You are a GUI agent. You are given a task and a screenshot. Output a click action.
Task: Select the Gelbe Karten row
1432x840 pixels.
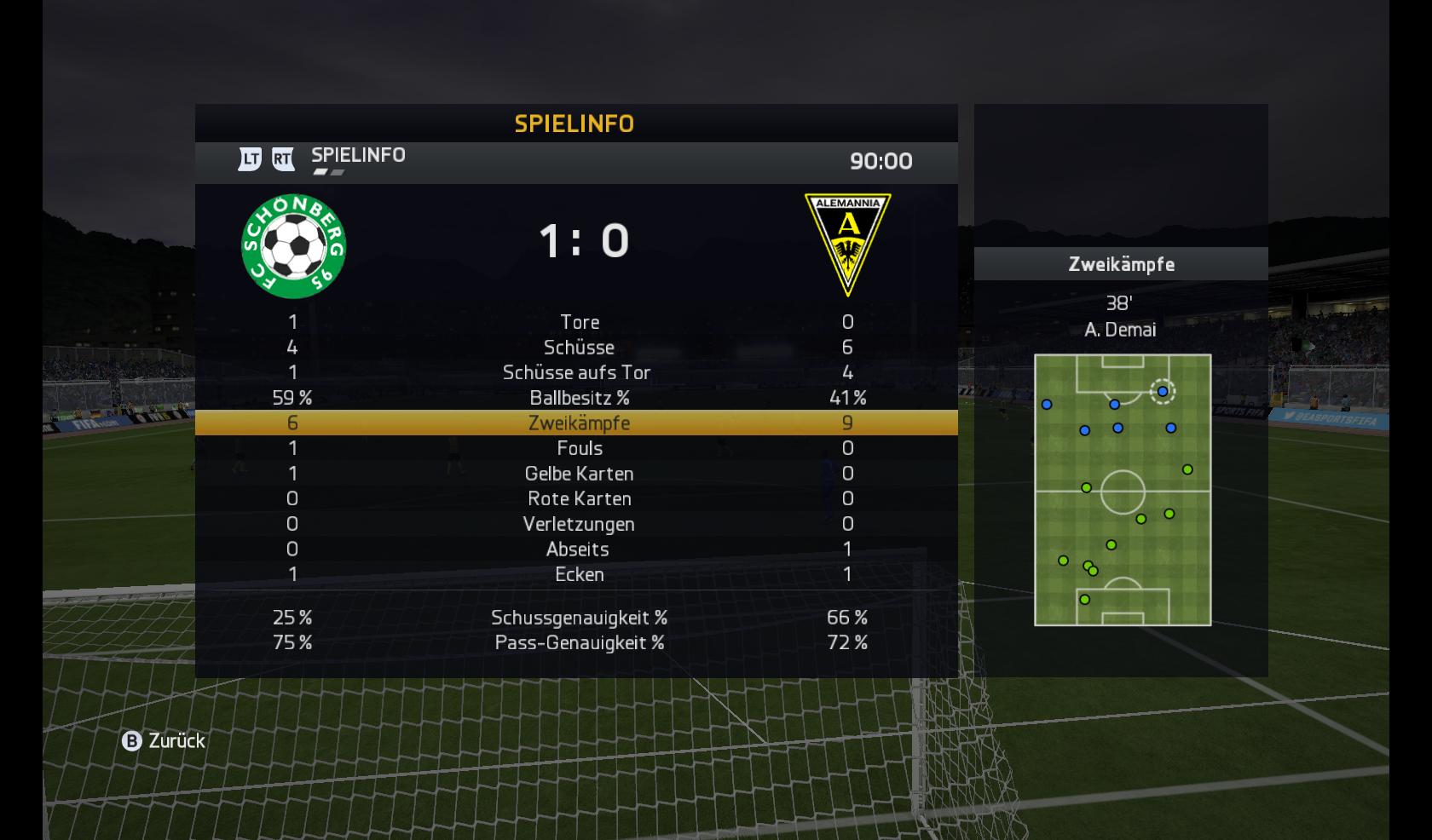pos(579,474)
